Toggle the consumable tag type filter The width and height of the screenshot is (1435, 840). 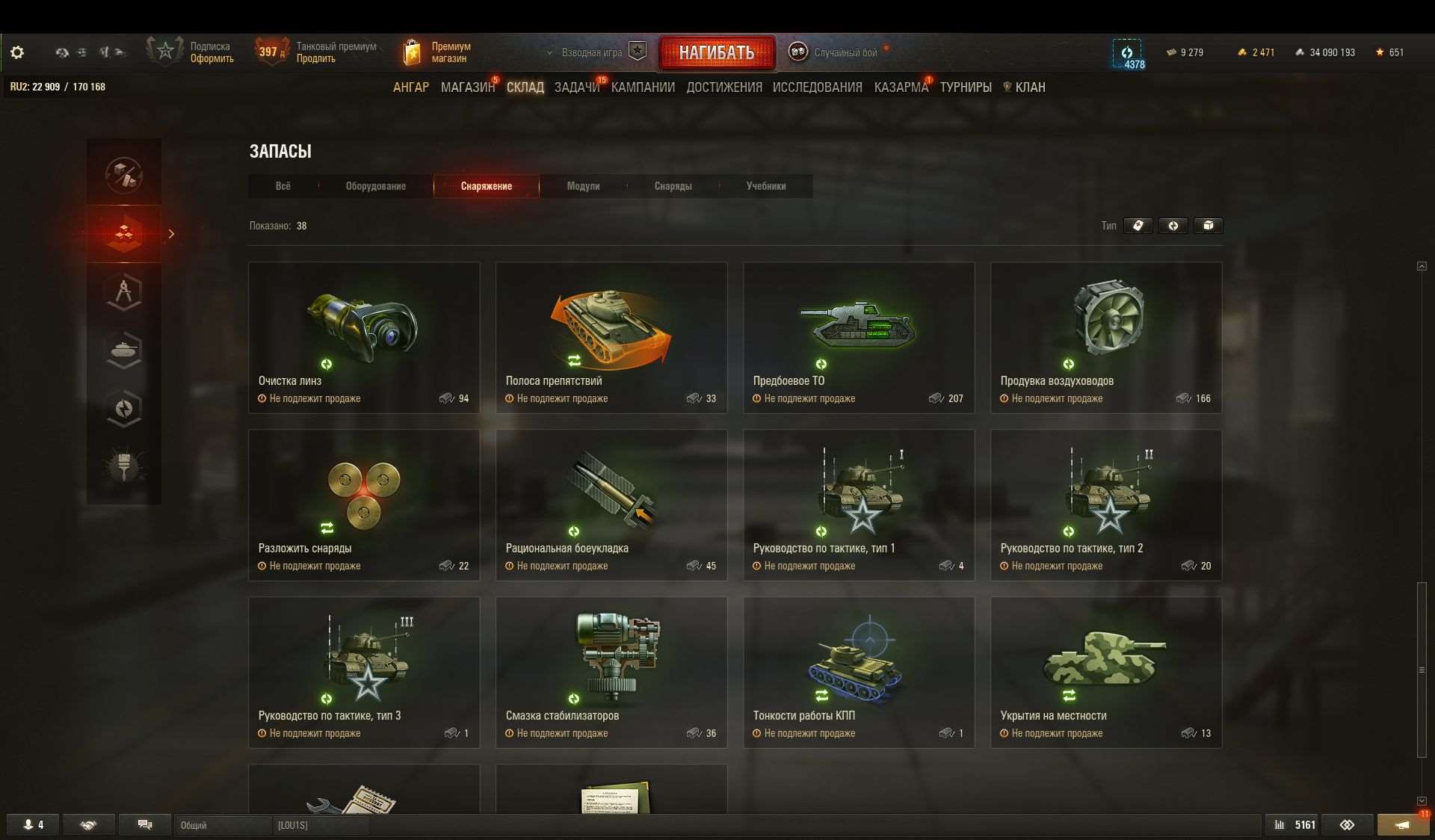pyautogui.click(x=1138, y=226)
